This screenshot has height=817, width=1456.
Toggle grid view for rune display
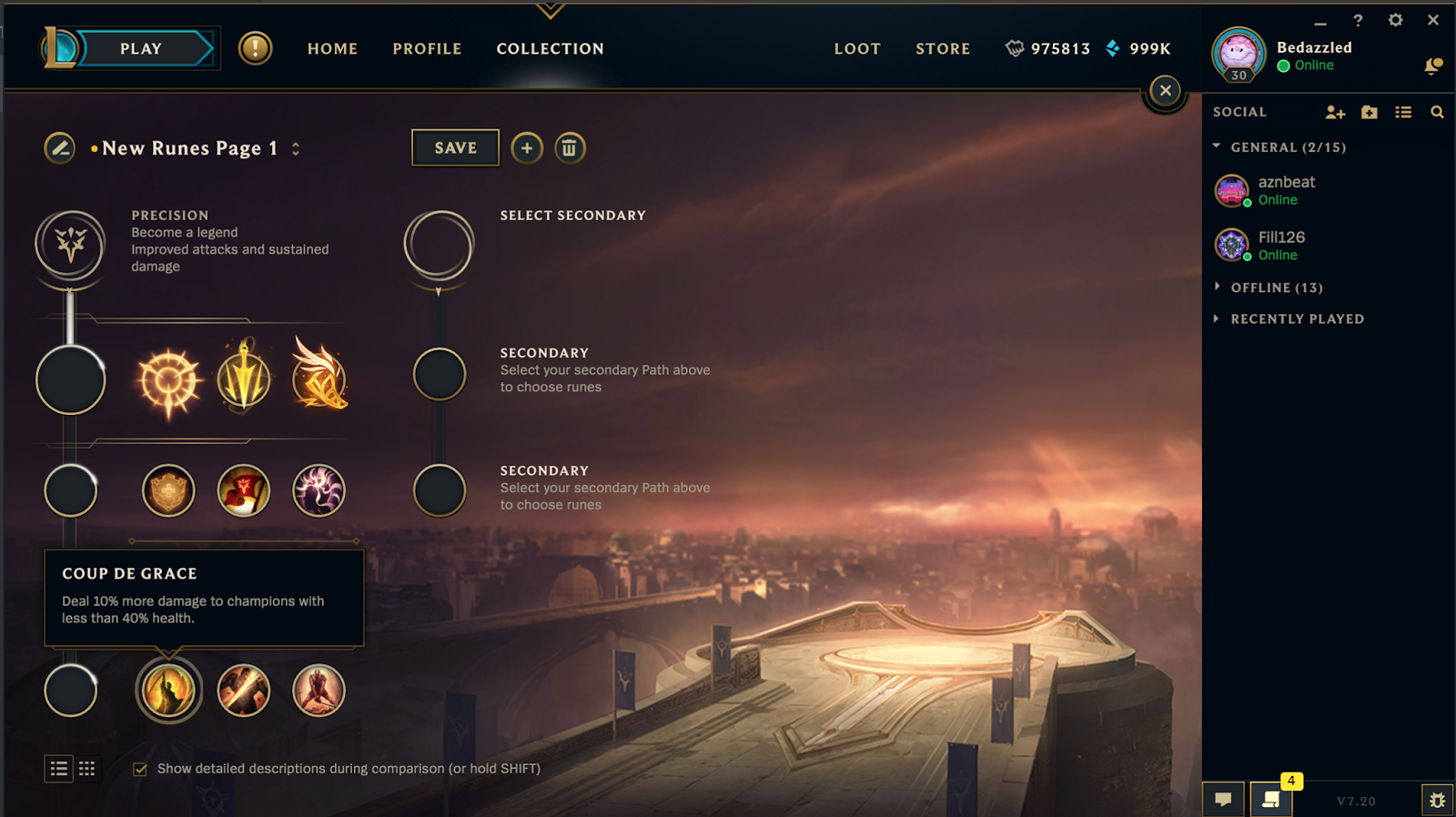click(x=86, y=769)
